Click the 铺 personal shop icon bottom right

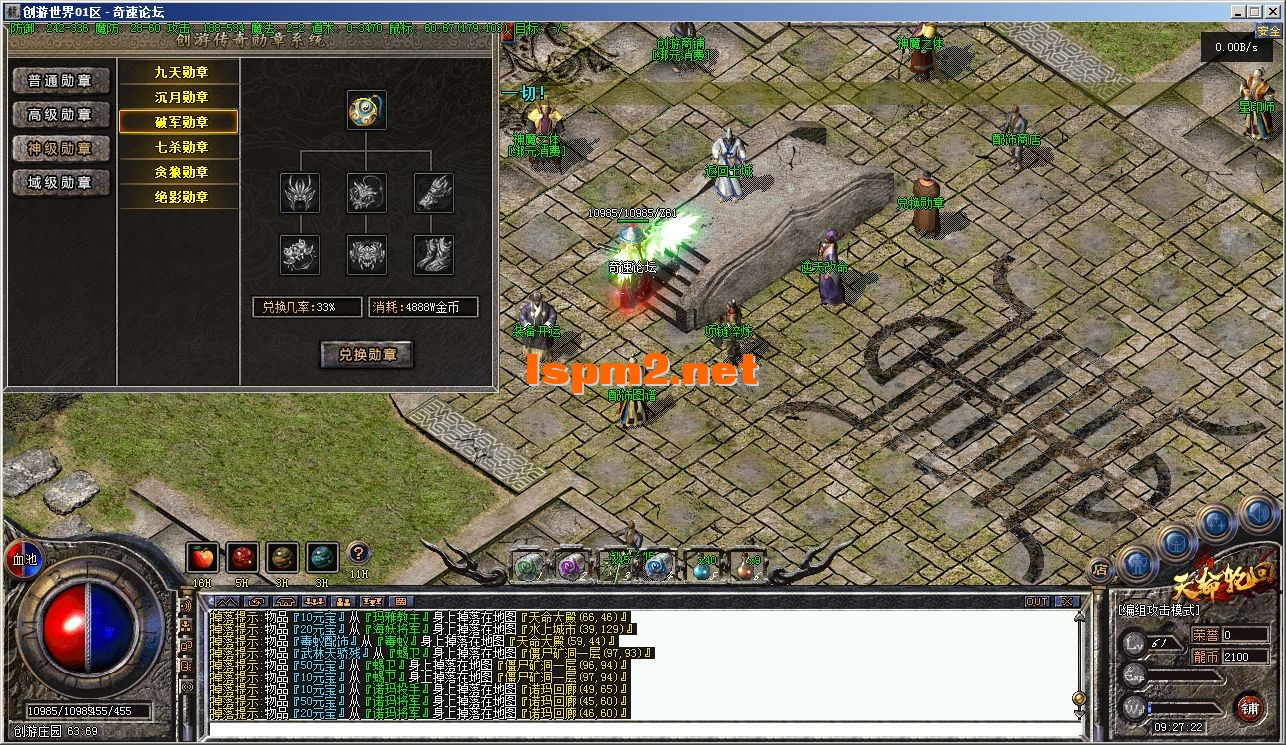click(x=1251, y=708)
